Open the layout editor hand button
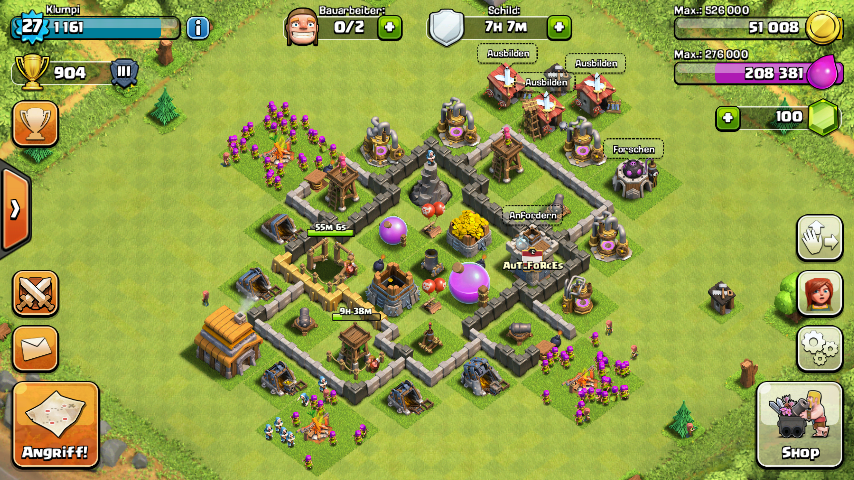854x480 pixels. 819,238
